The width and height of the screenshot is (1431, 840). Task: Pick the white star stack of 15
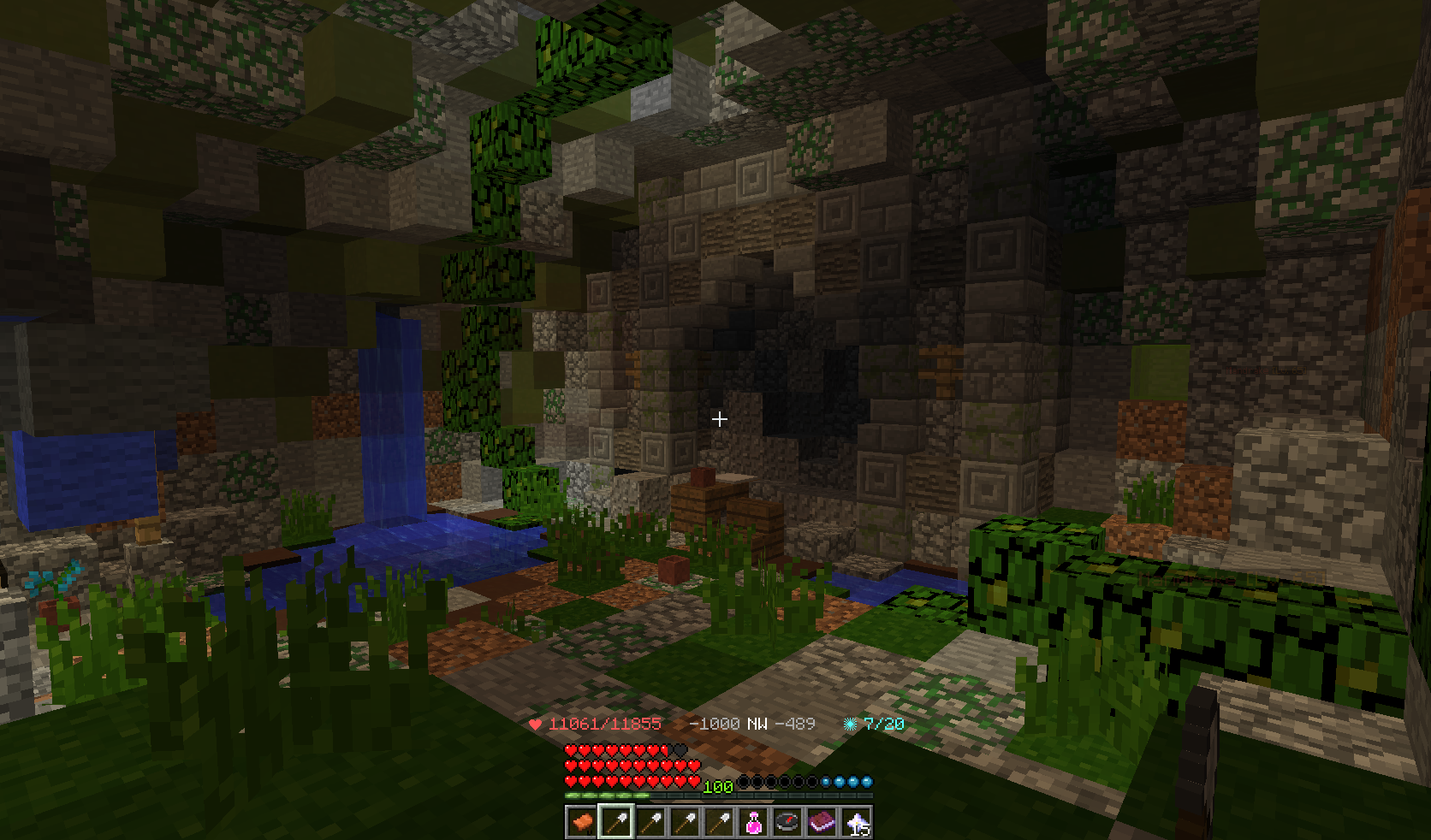(x=856, y=822)
